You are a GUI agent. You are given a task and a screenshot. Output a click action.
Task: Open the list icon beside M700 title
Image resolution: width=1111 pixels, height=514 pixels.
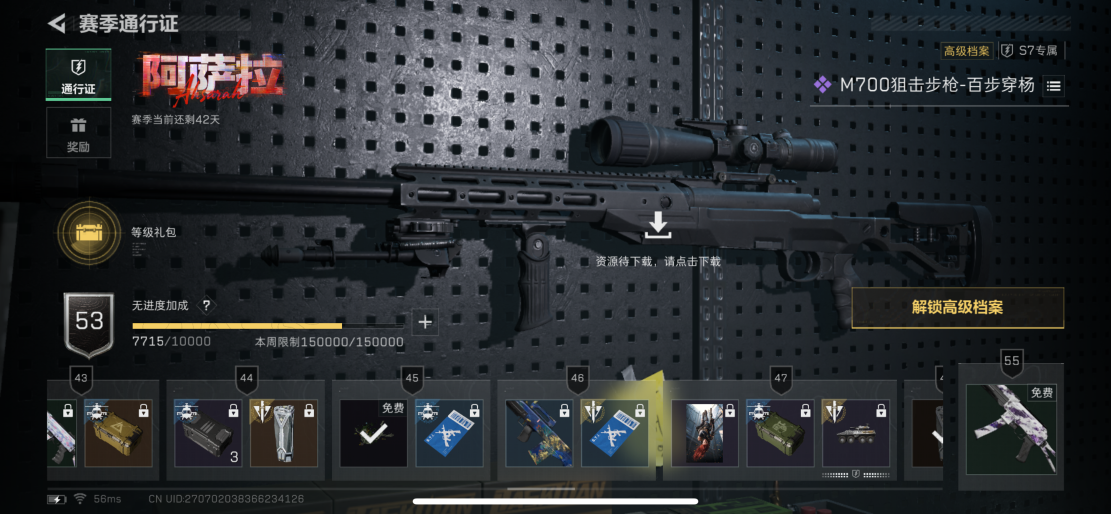[1054, 86]
